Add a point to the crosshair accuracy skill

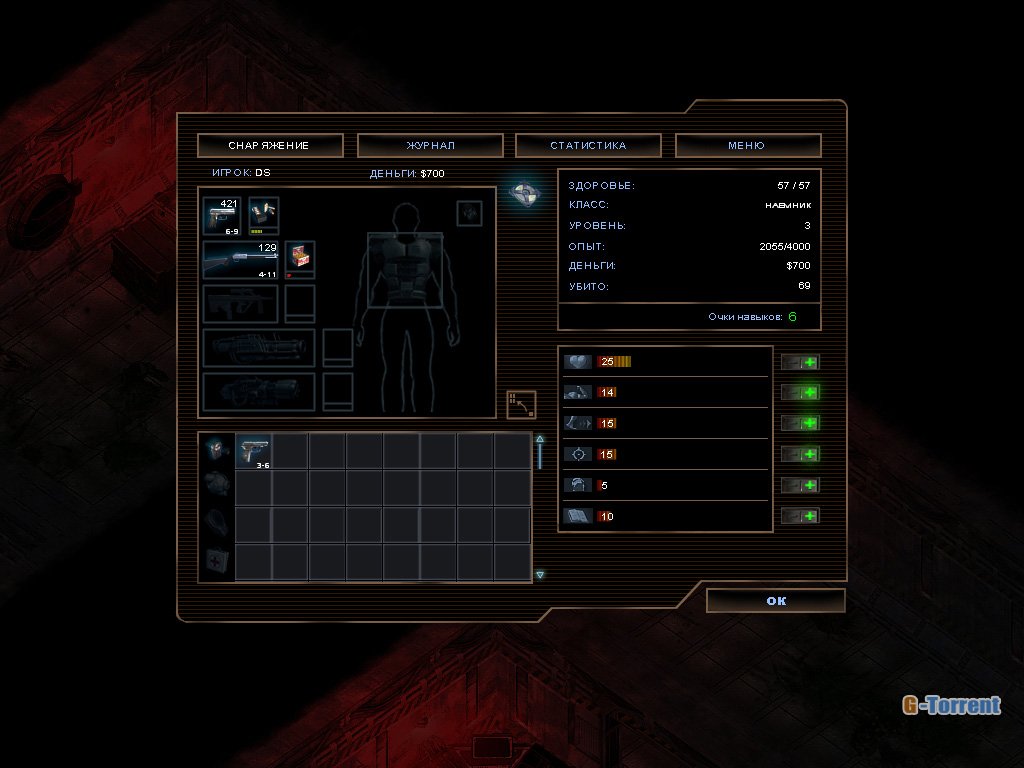pos(800,454)
